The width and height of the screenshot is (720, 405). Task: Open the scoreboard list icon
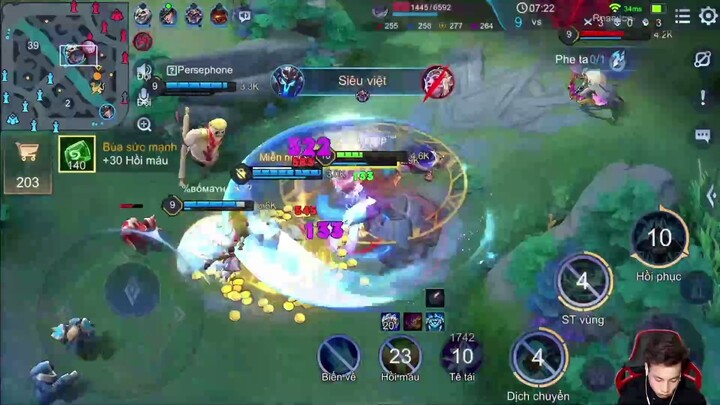tap(682, 16)
